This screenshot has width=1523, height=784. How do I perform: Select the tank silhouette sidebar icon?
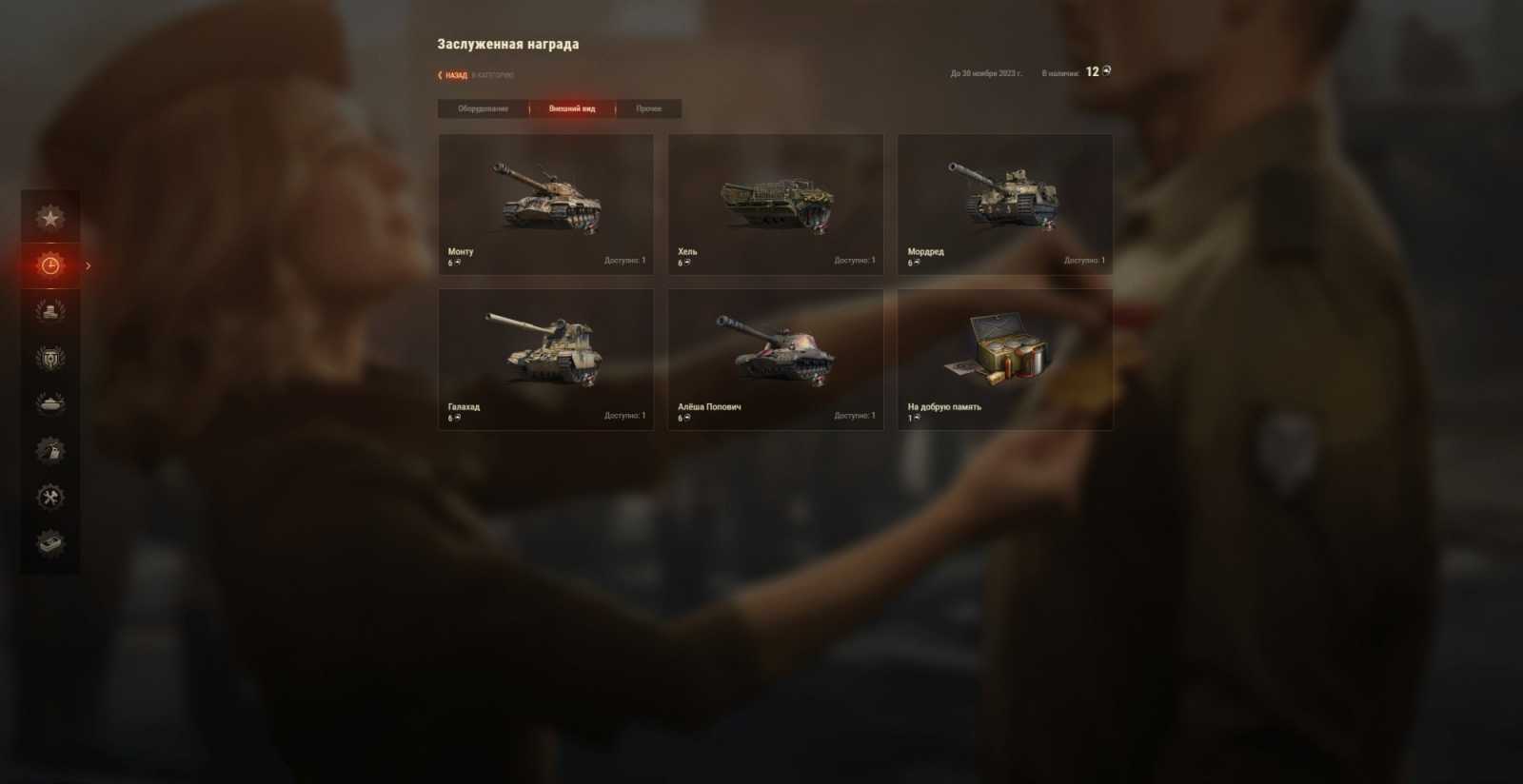[49, 402]
